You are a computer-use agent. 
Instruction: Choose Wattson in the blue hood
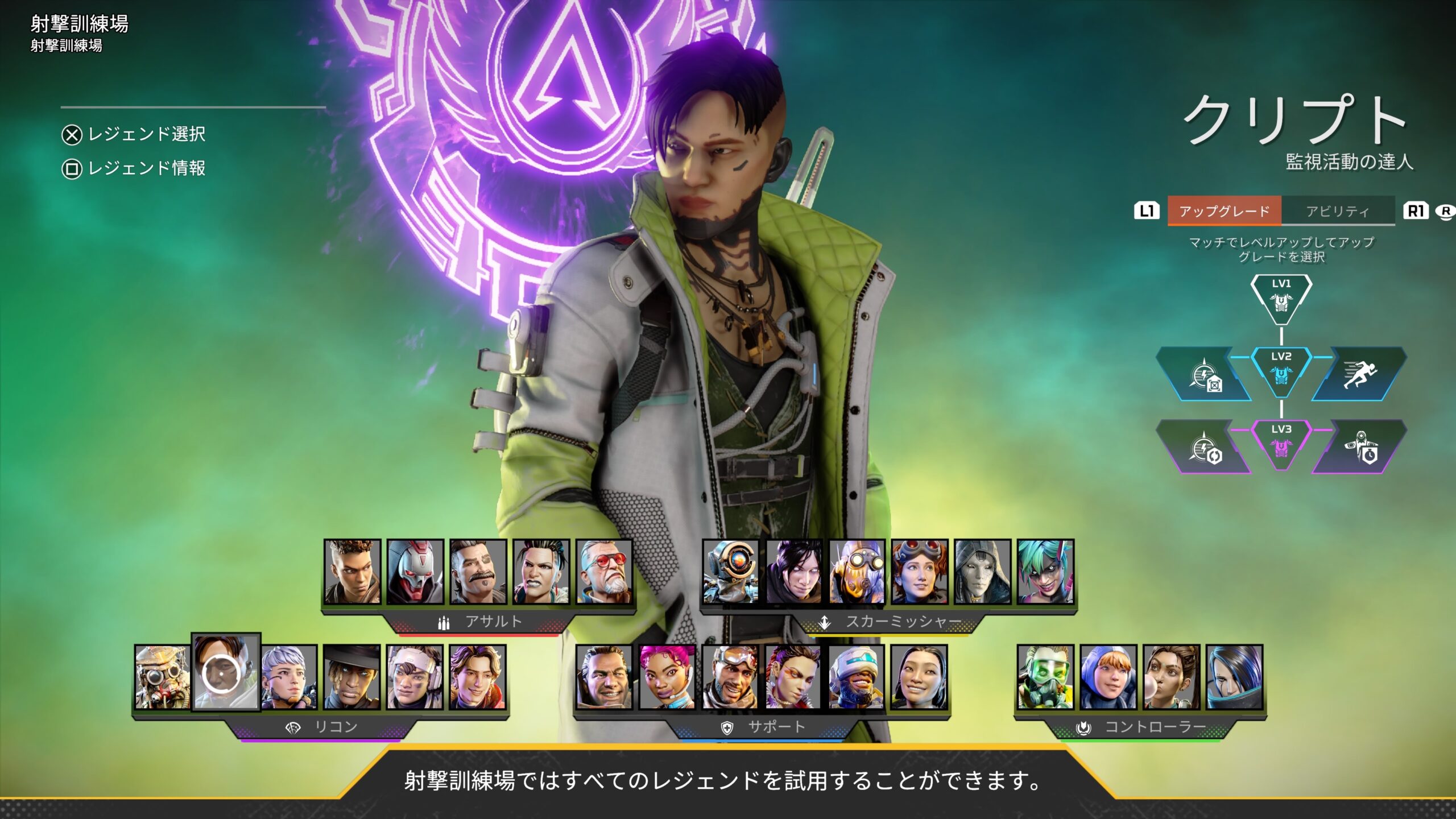tap(1108, 677)
